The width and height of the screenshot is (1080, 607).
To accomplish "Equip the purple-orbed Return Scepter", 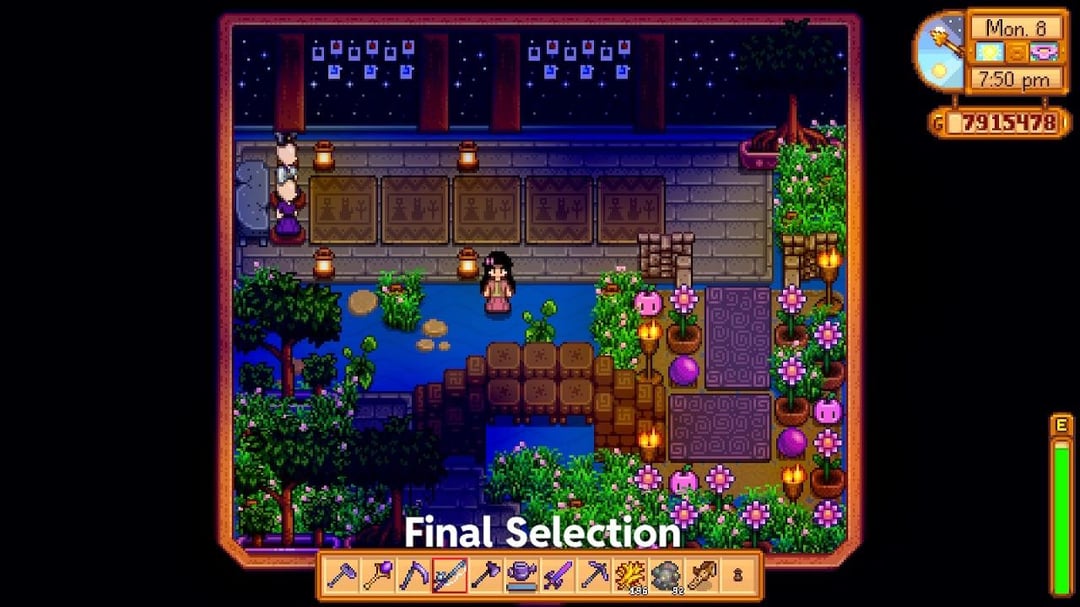I will coord(378,575).
